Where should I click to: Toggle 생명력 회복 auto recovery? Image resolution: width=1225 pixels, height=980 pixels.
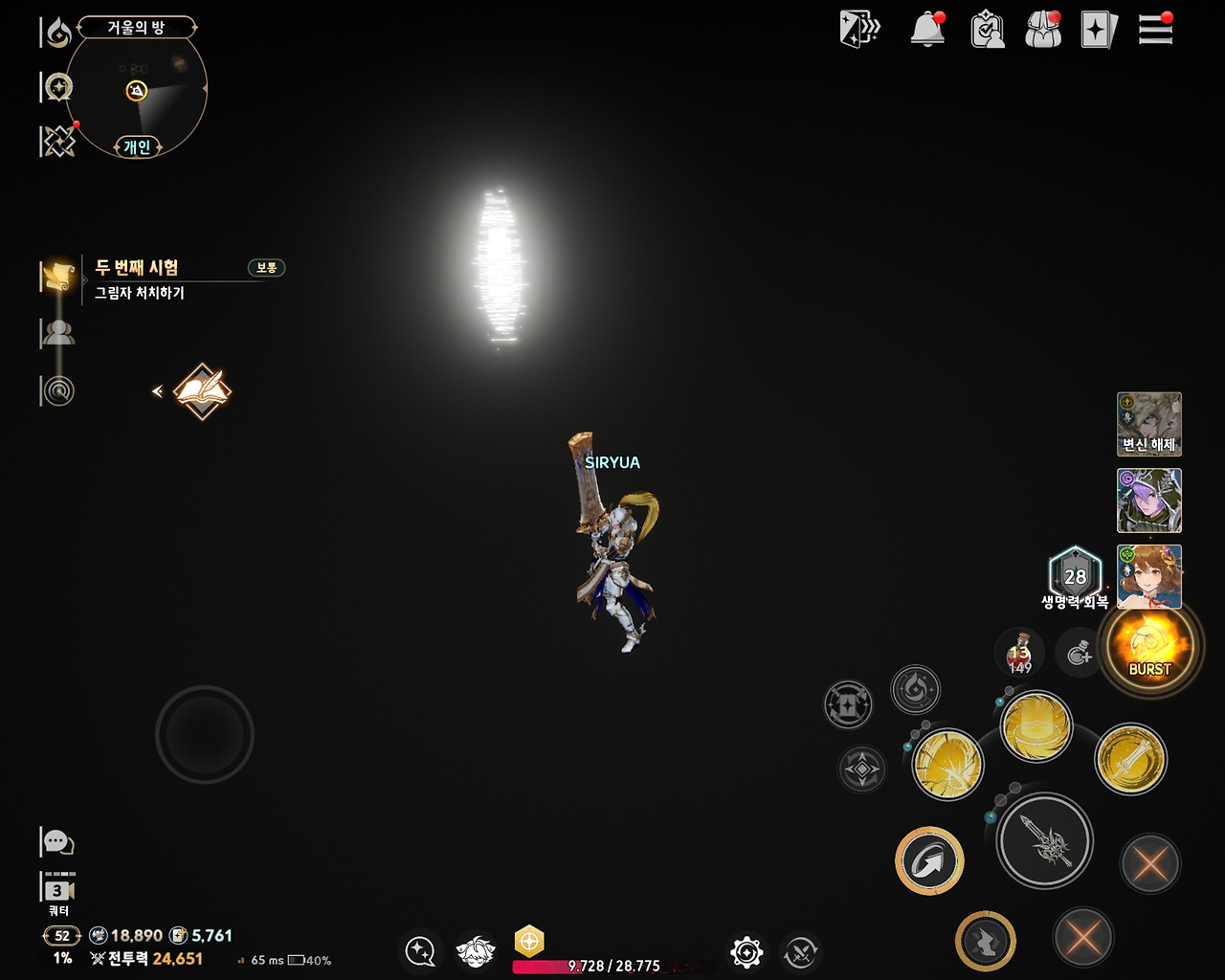pos(1074,576)
